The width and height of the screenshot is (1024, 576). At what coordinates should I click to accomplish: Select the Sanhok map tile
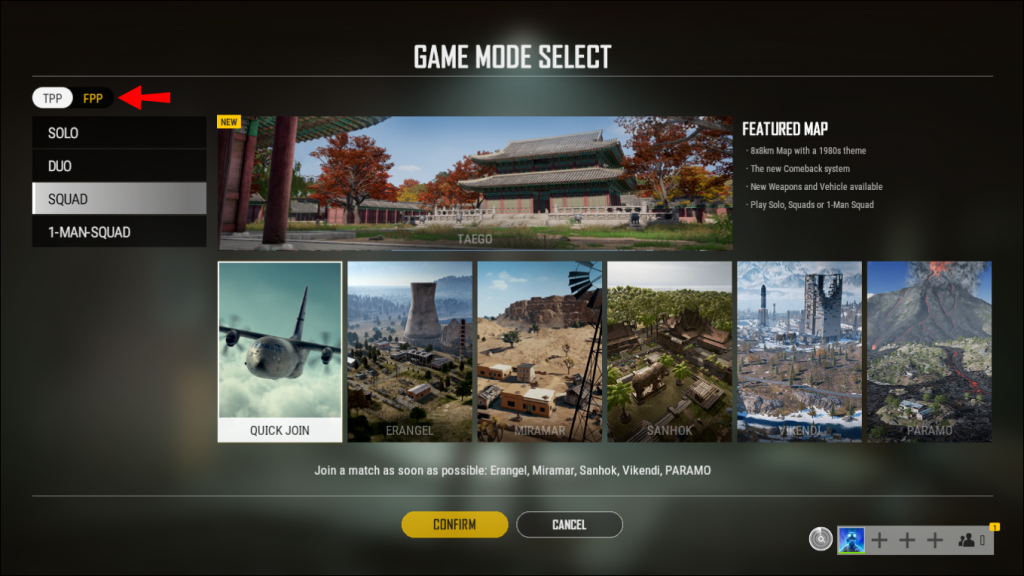670,351
